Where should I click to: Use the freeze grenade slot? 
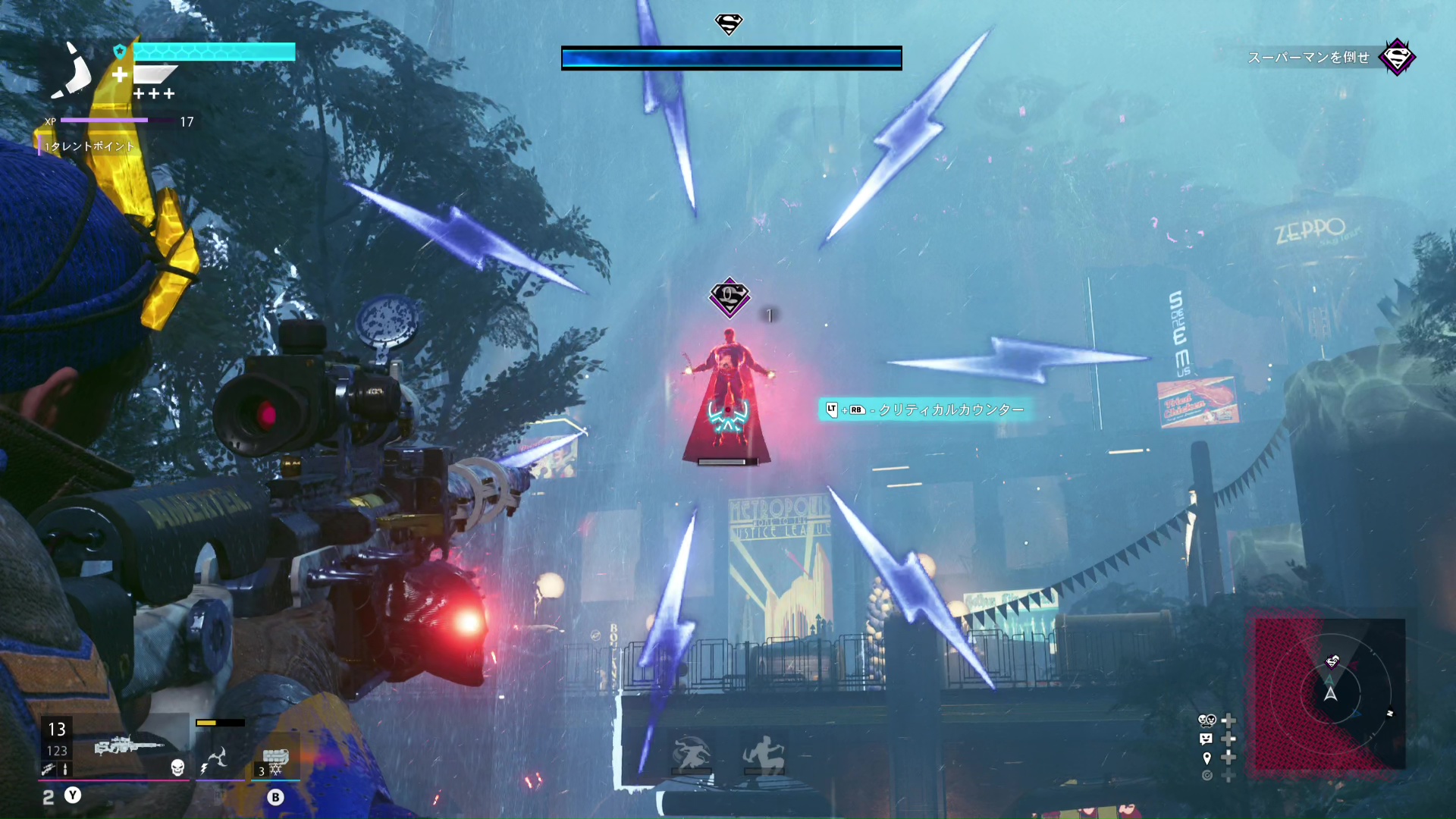(x=275, y=758)
